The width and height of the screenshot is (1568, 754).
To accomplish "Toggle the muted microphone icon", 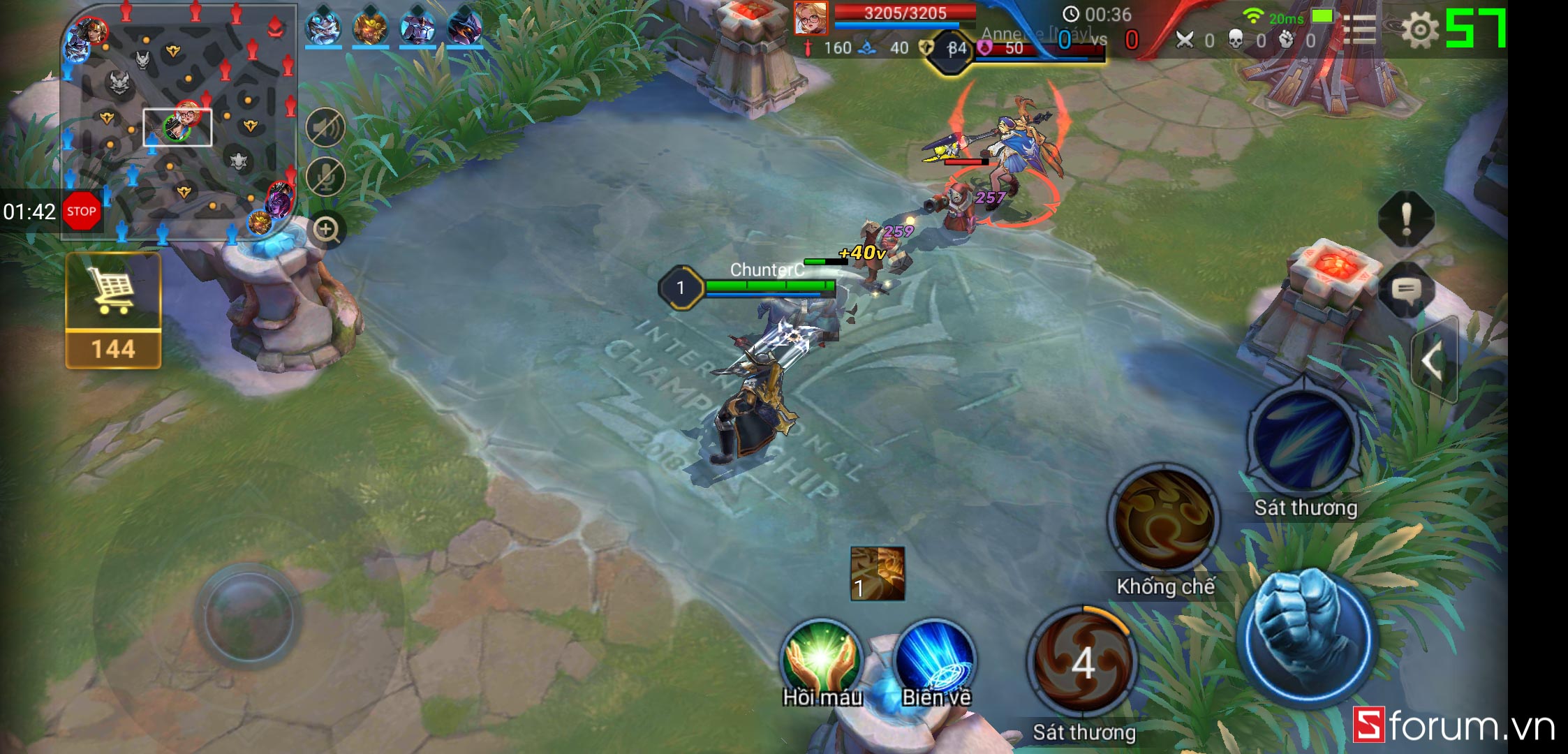I will click(x=325, y=177).
